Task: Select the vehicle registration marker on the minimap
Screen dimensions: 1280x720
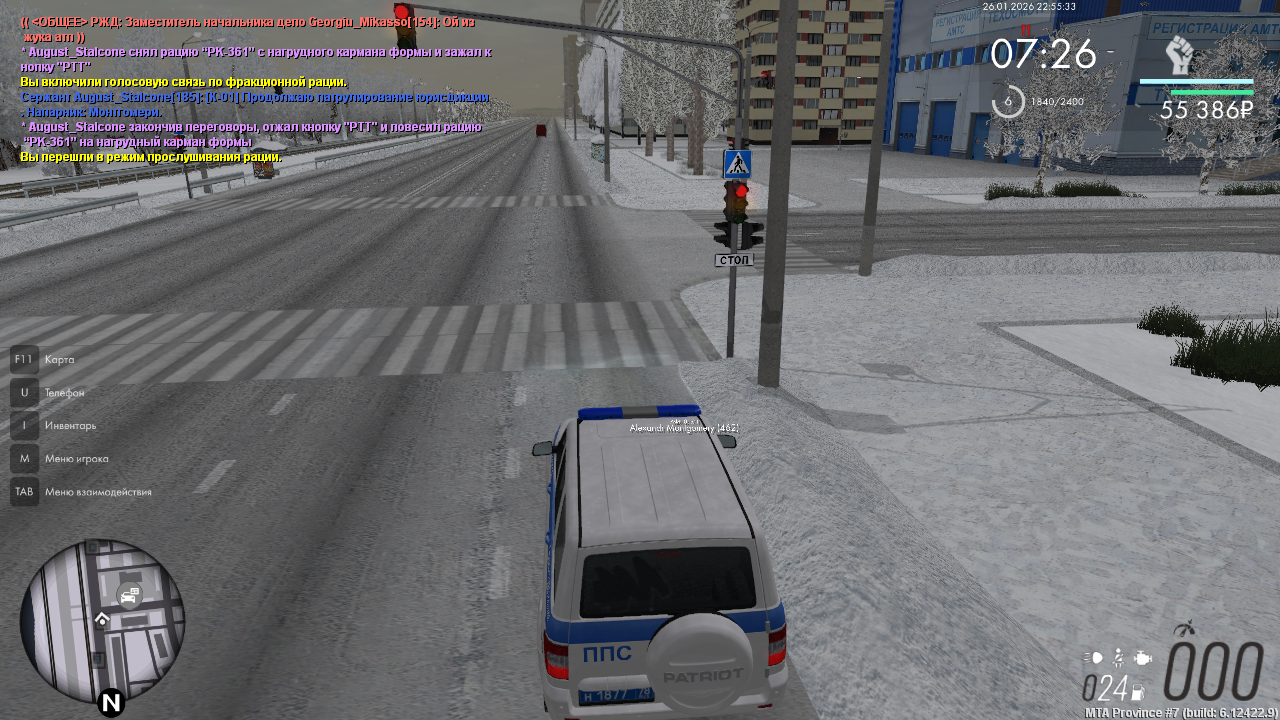Action: (129, 596)
